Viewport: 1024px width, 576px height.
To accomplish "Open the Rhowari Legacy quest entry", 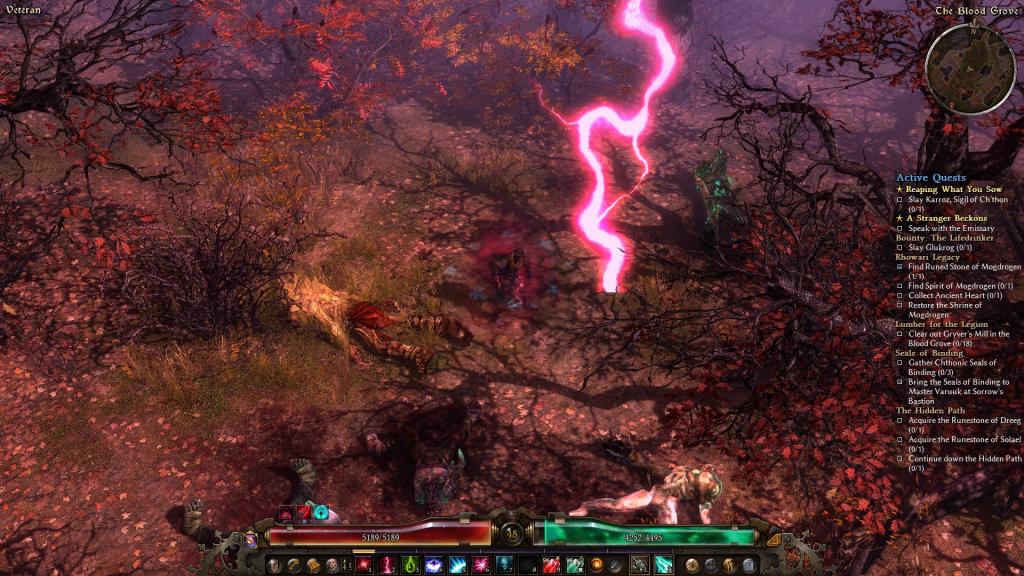I will 928,257.
